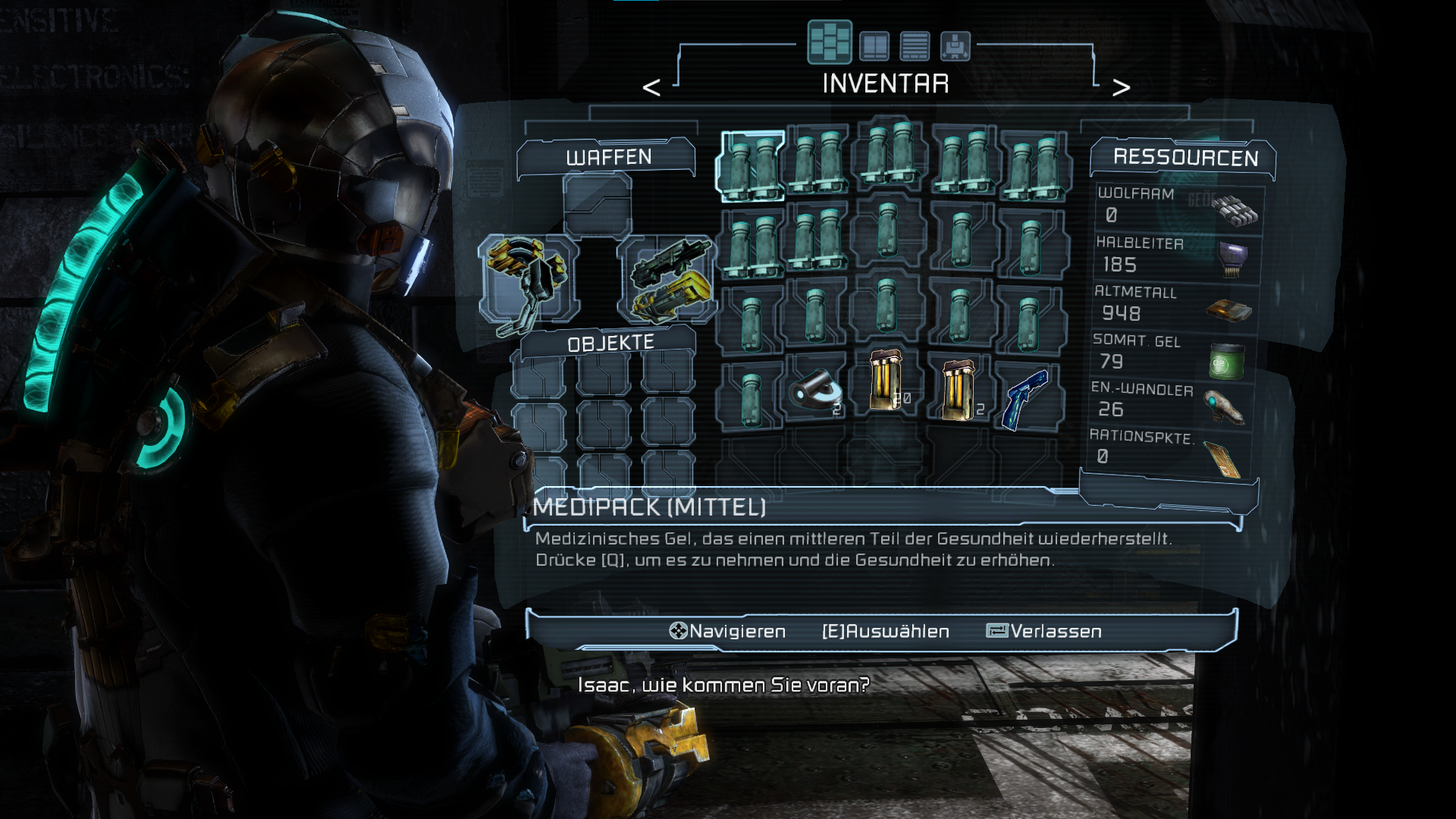The image size is (1456, 819).
Task: Select the highlighted medium medipack slot
Action: [751, 167]
